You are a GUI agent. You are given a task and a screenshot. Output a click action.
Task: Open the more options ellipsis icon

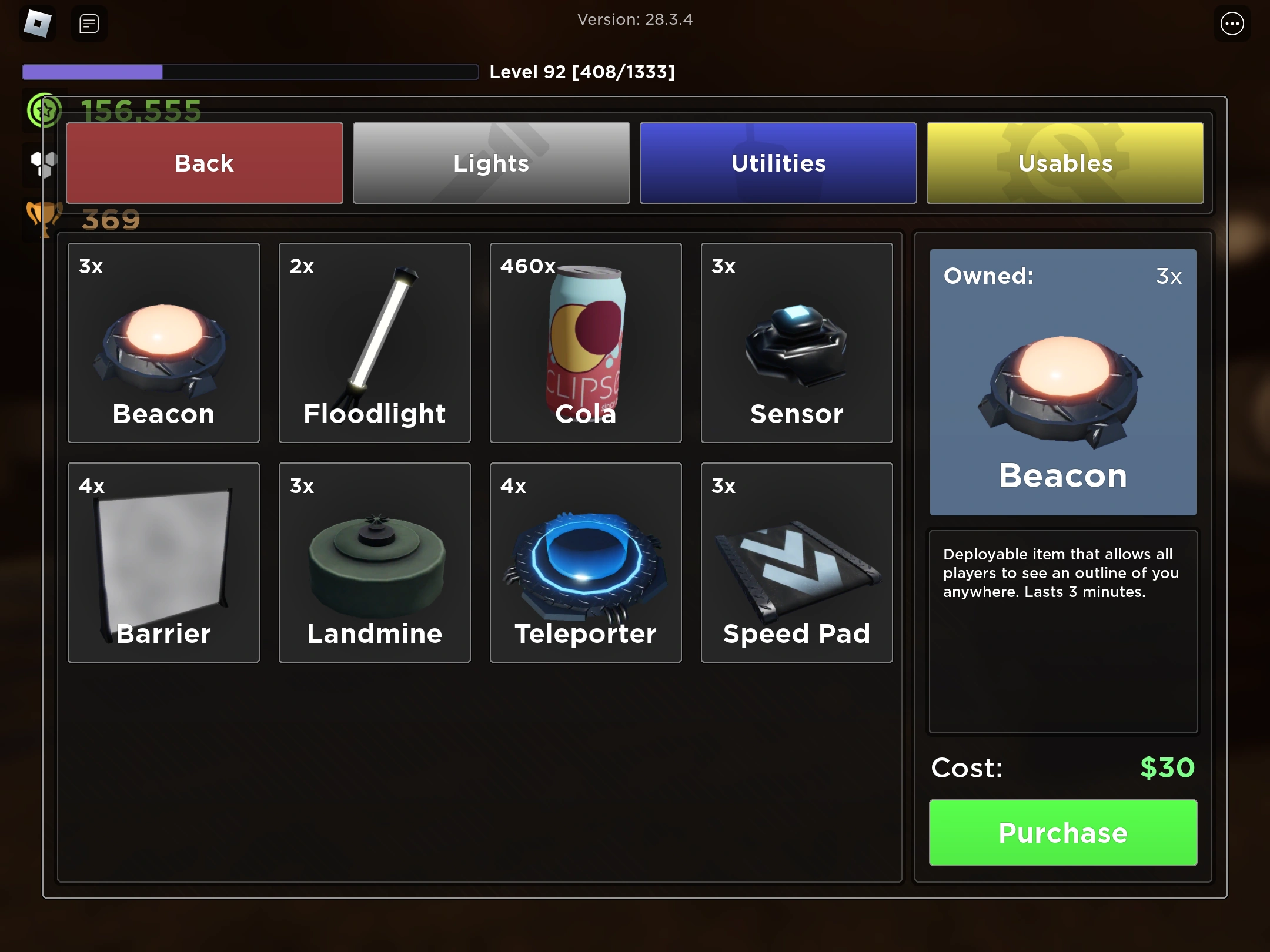[1231, 24]
